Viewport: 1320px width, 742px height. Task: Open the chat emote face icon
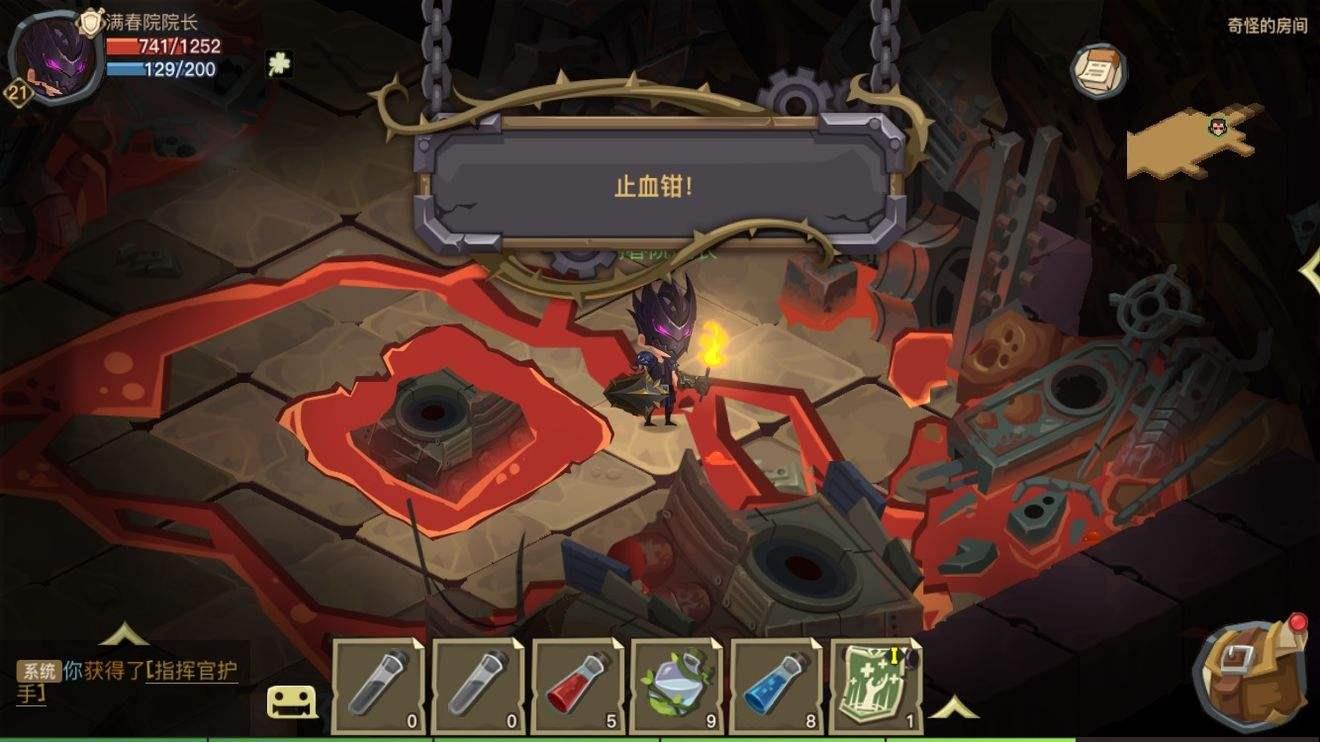(290, 700)
